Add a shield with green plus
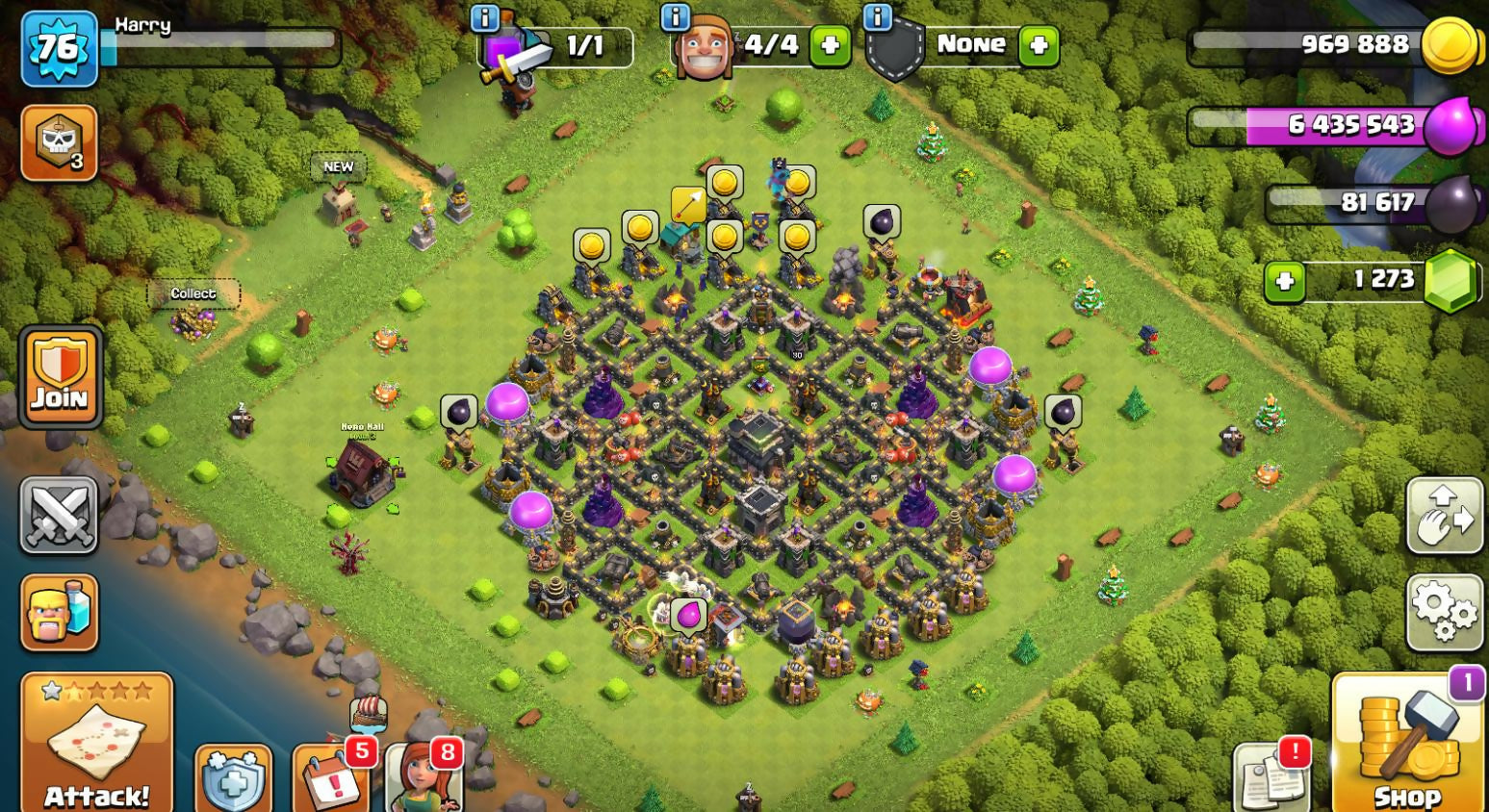Viewport: 1489px width, 812px height. coord(1038,45)
